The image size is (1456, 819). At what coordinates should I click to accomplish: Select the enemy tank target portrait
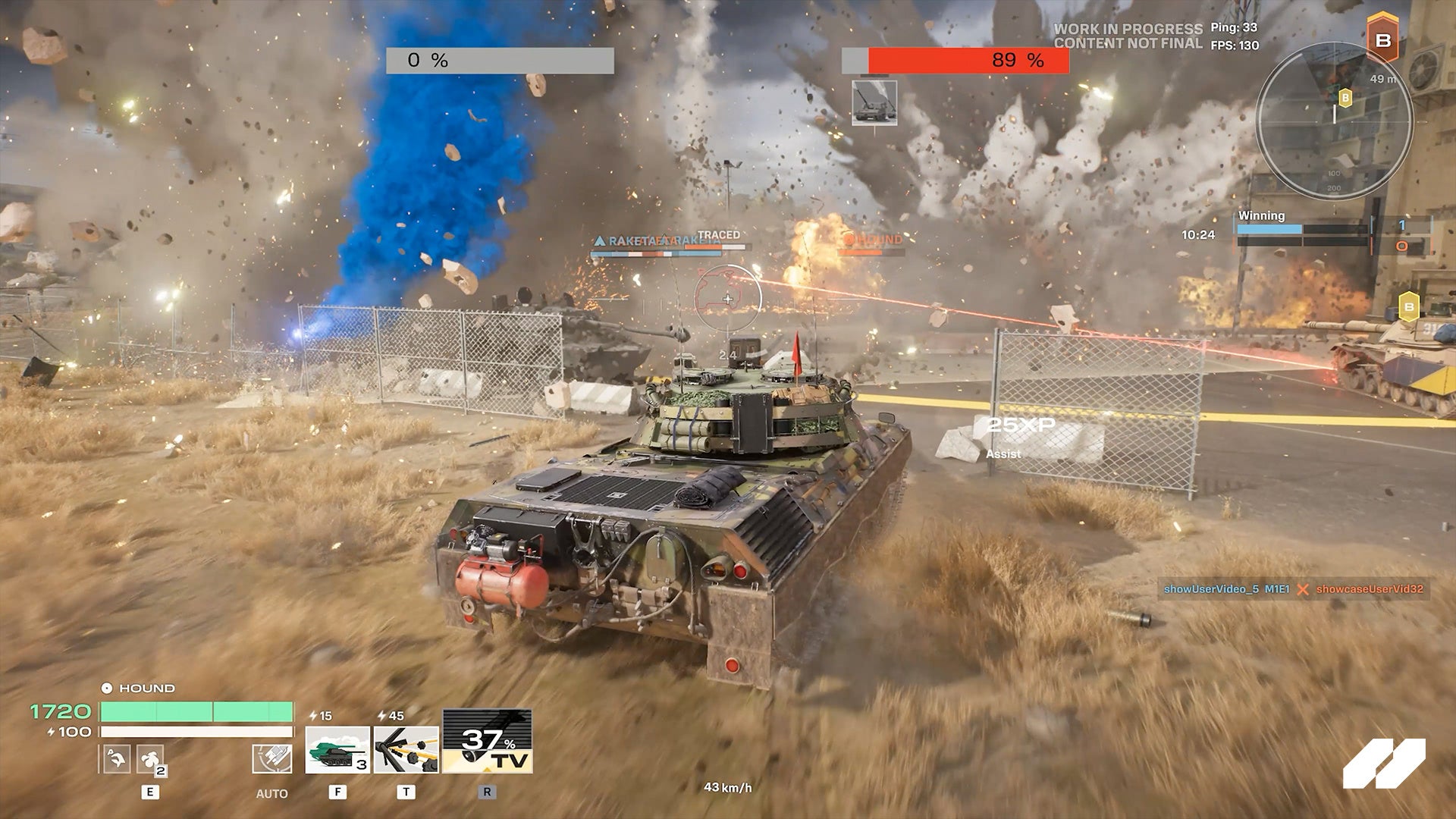pos(874,102)
